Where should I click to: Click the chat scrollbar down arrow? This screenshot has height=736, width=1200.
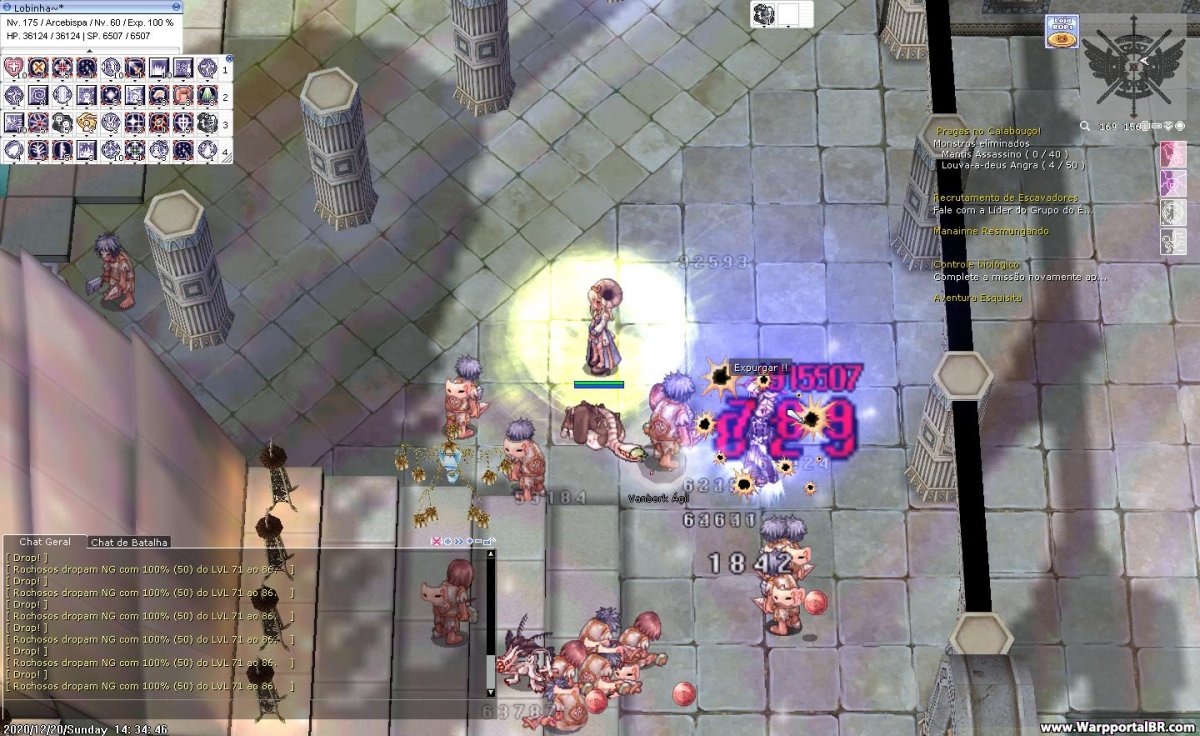point(490,691)
